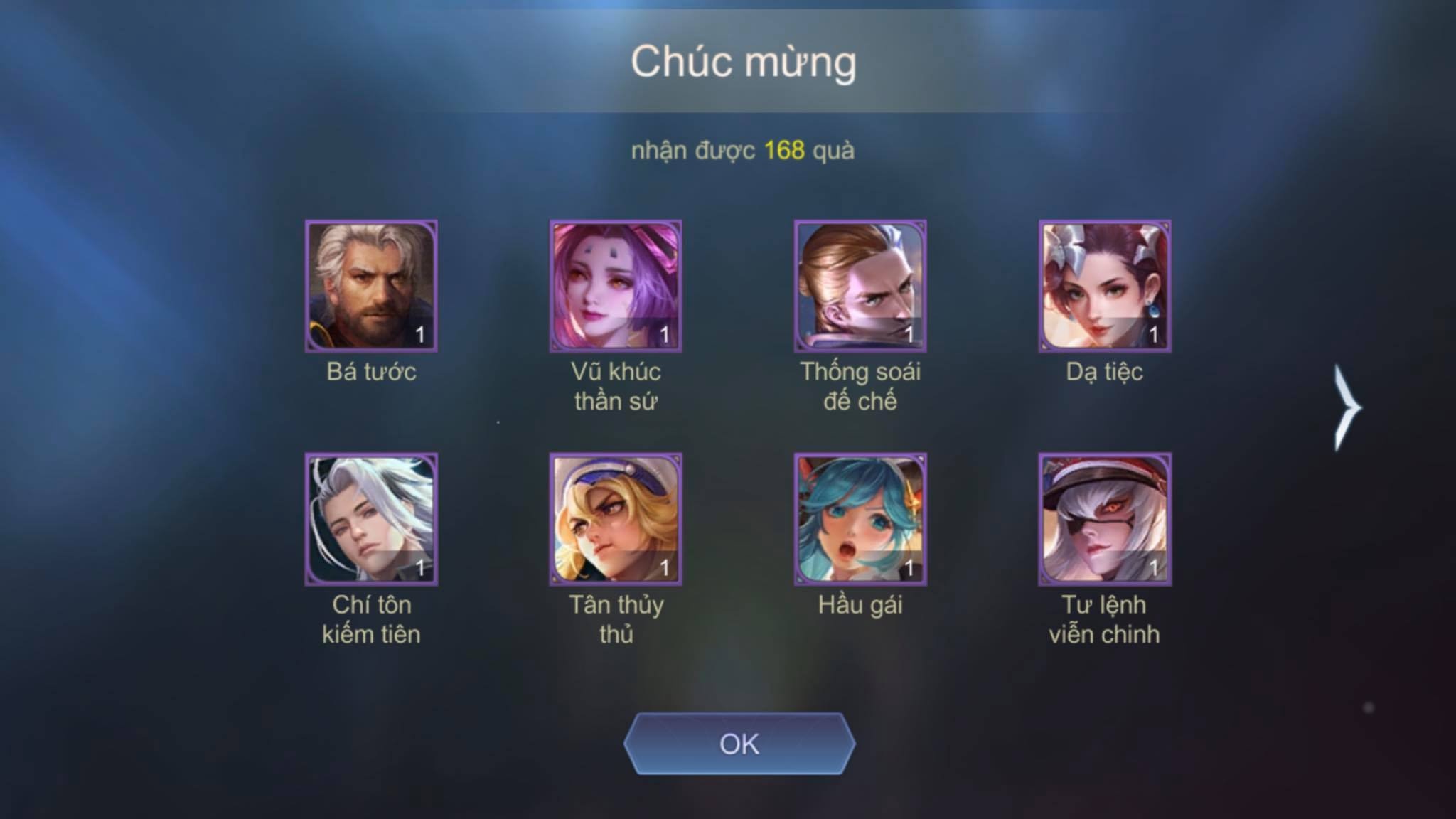This screenshot has height=819, width=1456.
Task: Inspect the Tư lệnh viễn chinh skin
Action: [1105, 519]
